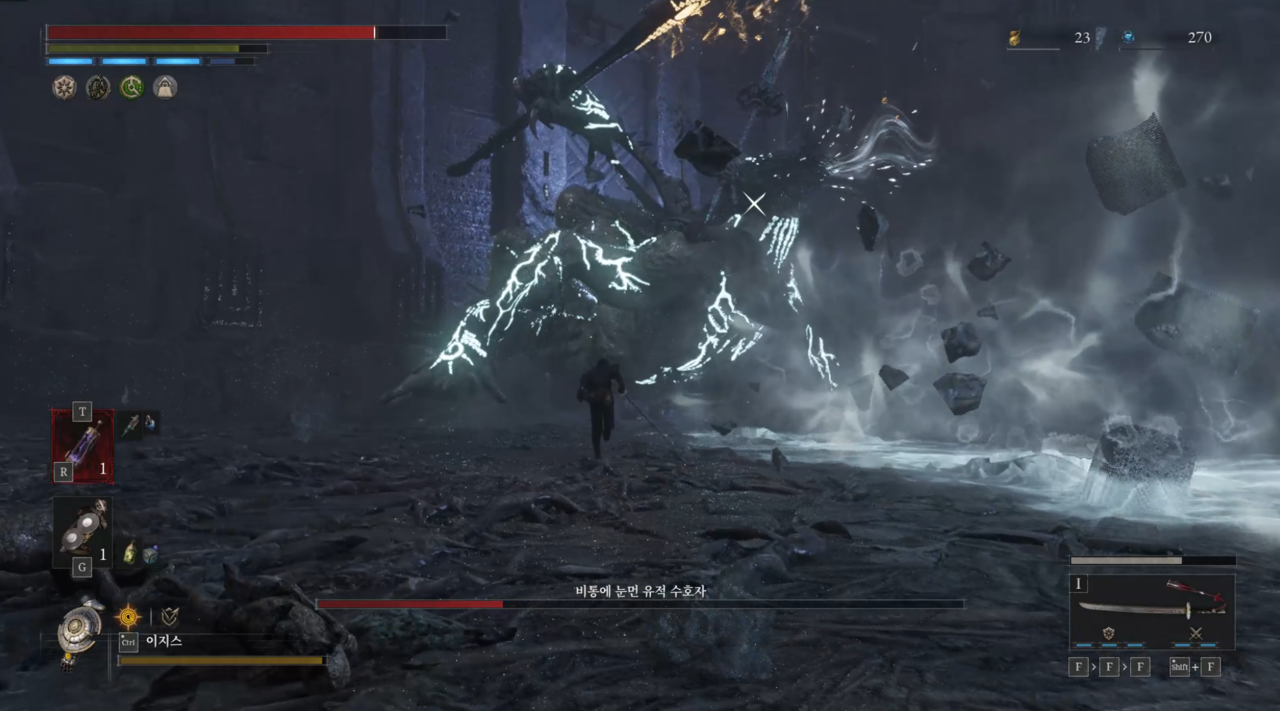Click the gold token counter icon
1280x711 pixels.
pos(1014,38)
